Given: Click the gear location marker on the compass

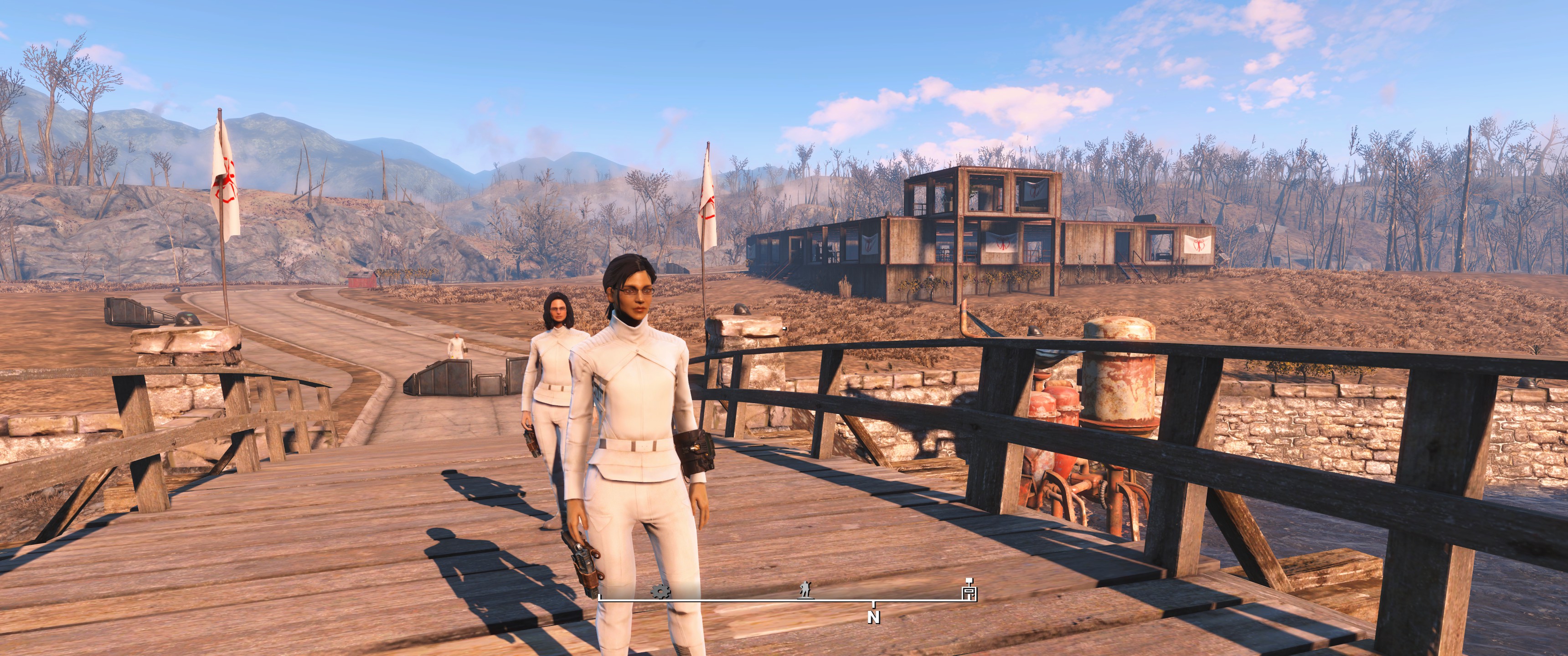Looking at the screenshot, I should 659,591.
